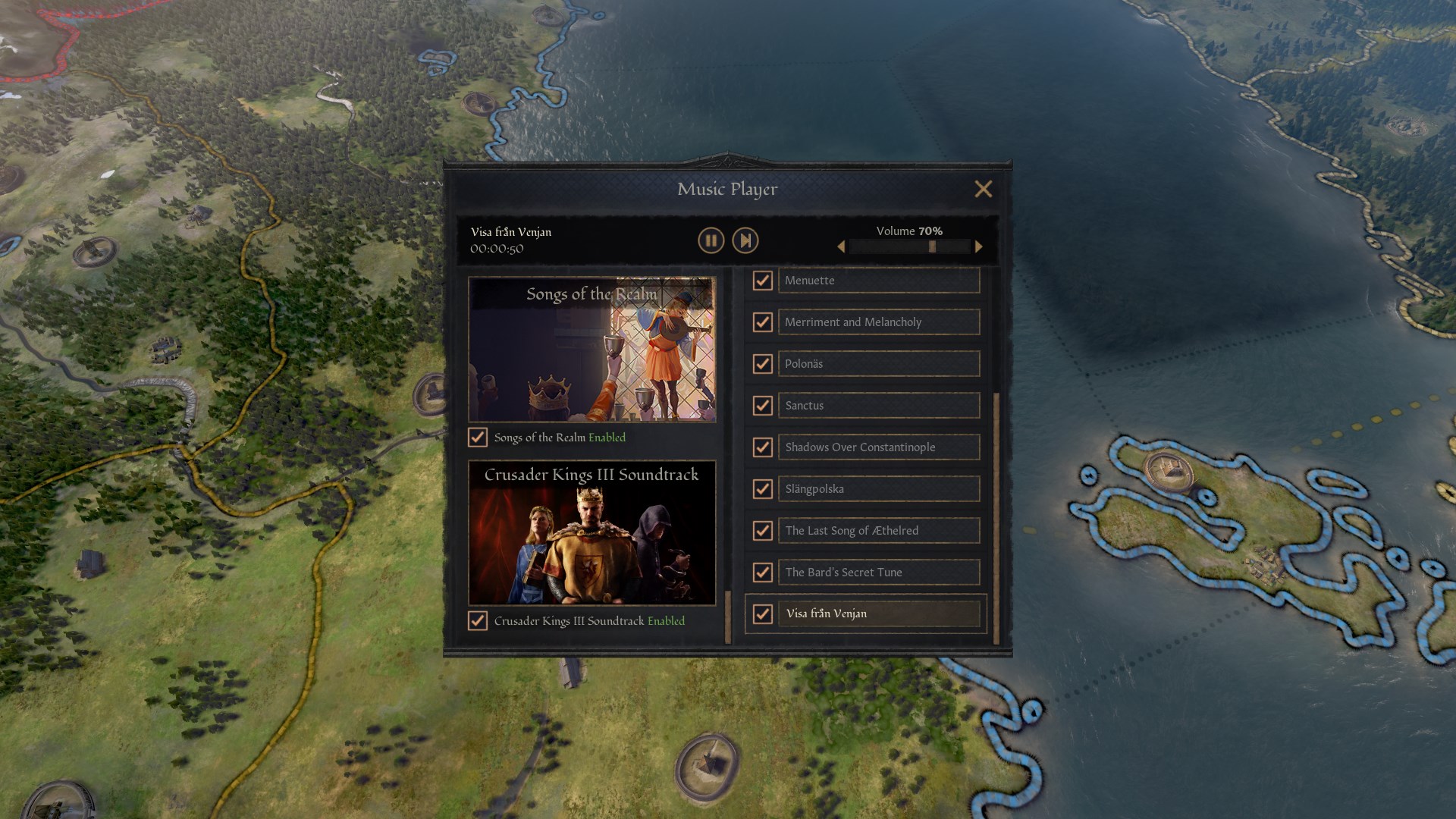
Task: Choose Shadows Over Constantinople track
Action: click(878, 447)
